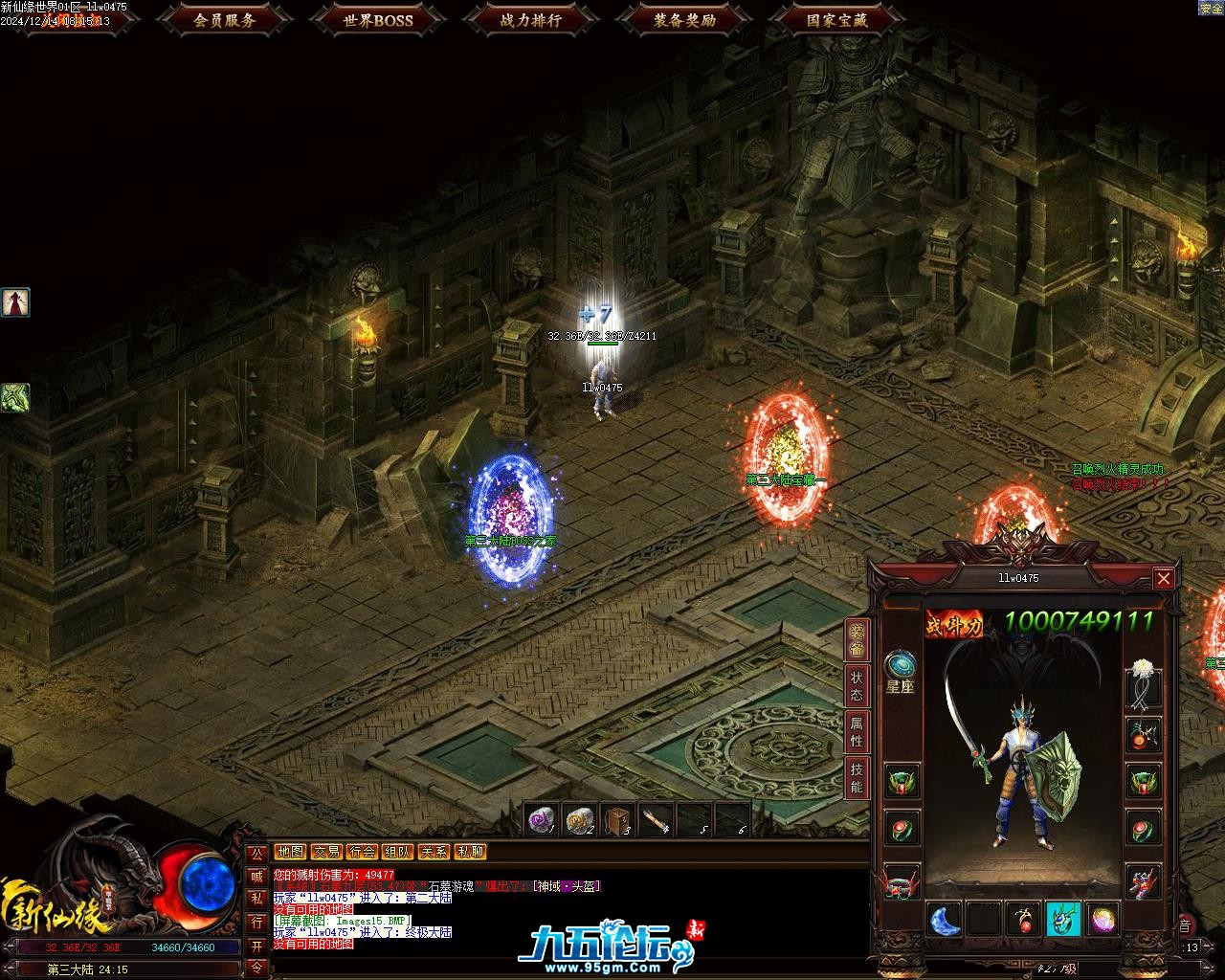Open the 国家宝藏 national treasure menu
1225x980 pixels.
click(x=837, y=19)
